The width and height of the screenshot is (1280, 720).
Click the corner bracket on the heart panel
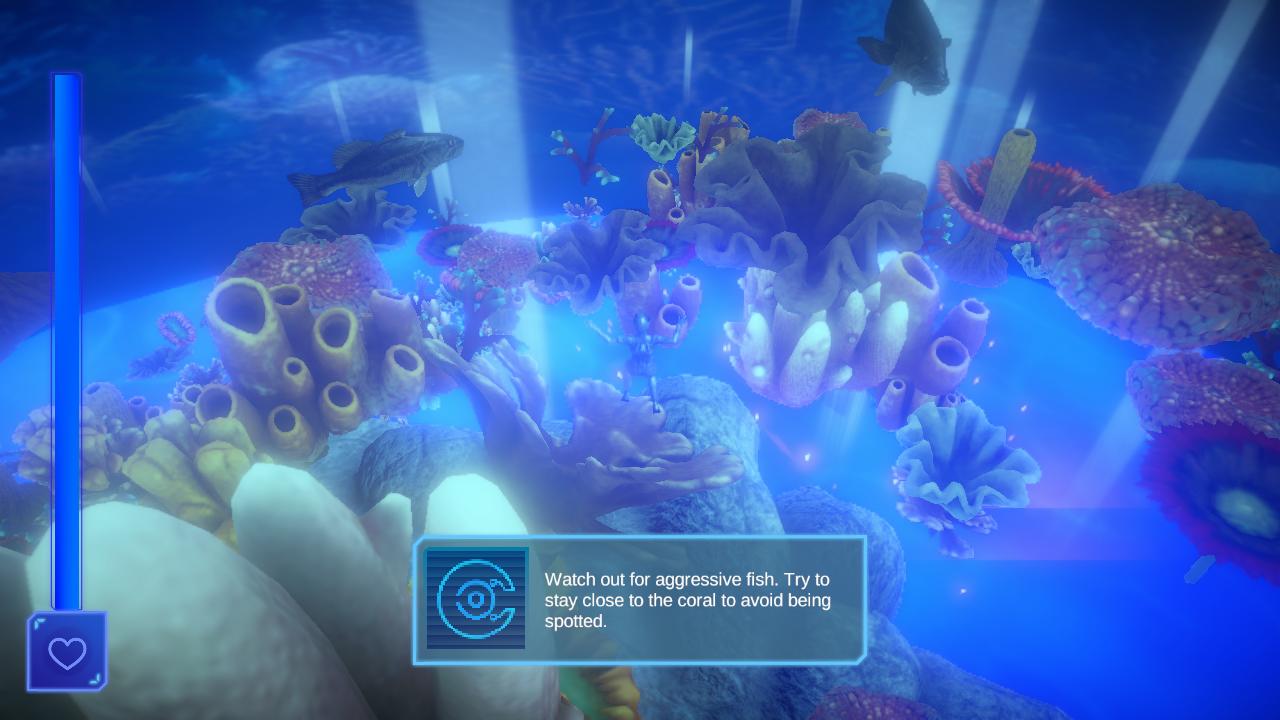pos(41,622)
